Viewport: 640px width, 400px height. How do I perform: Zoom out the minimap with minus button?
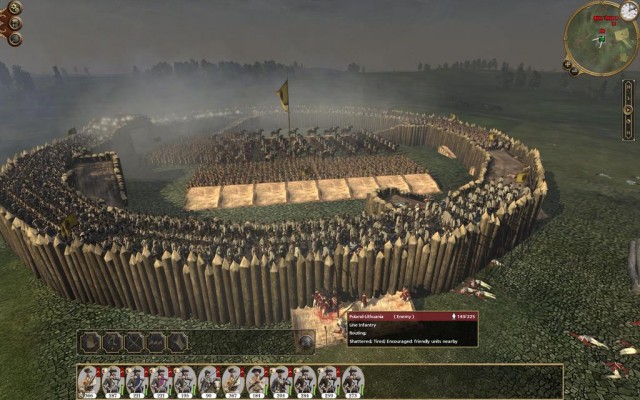pos(573,71)
